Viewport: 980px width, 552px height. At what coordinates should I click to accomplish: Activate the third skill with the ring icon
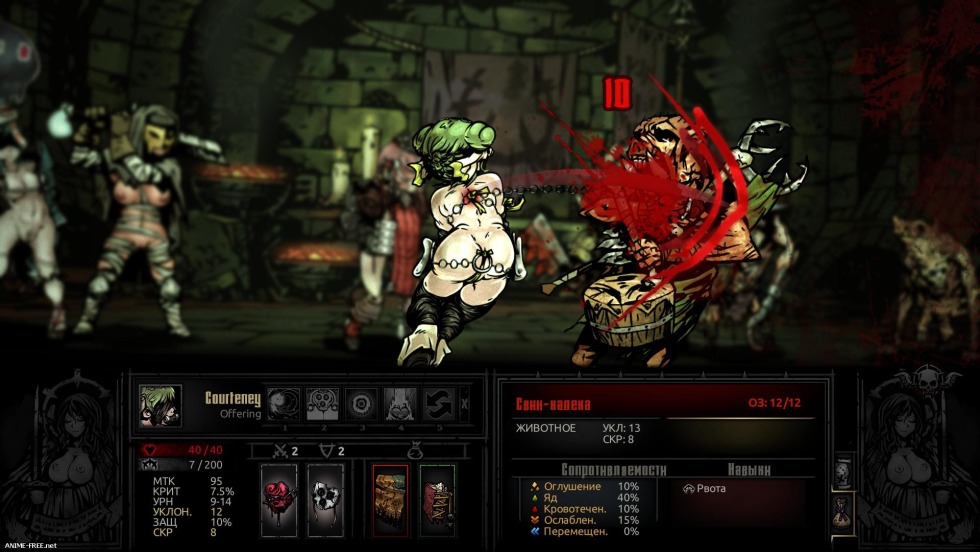click(361, 403)
